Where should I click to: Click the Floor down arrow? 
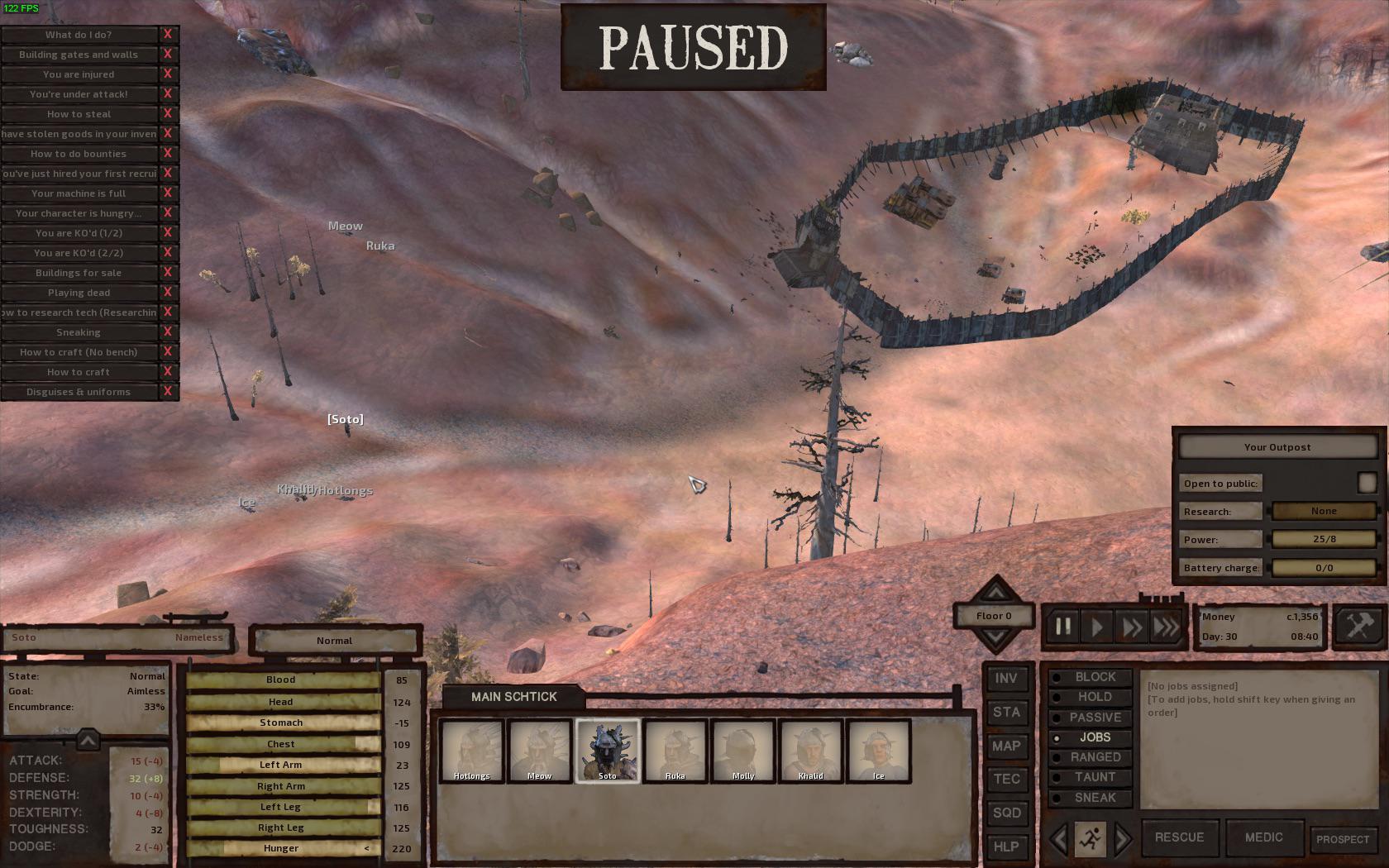click(x=995, y=637)
